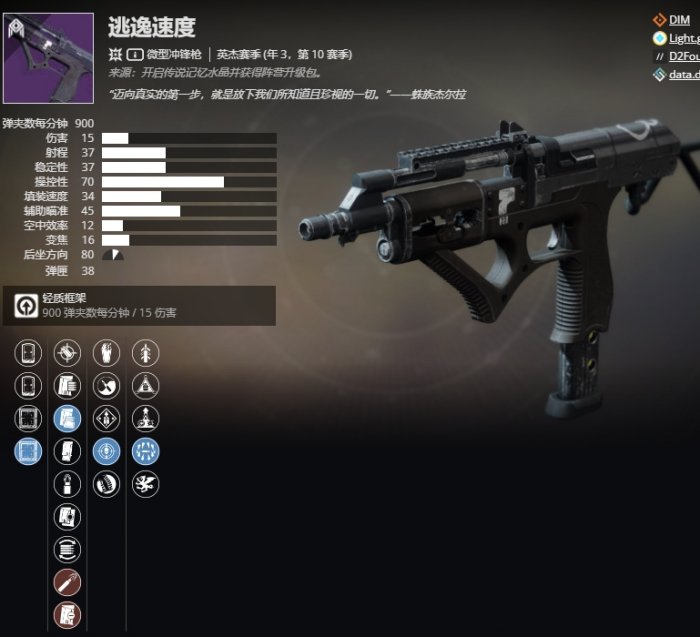Select the diamond with upward arrow perk
Screen dimensions: 700x637
click(107, 418)
